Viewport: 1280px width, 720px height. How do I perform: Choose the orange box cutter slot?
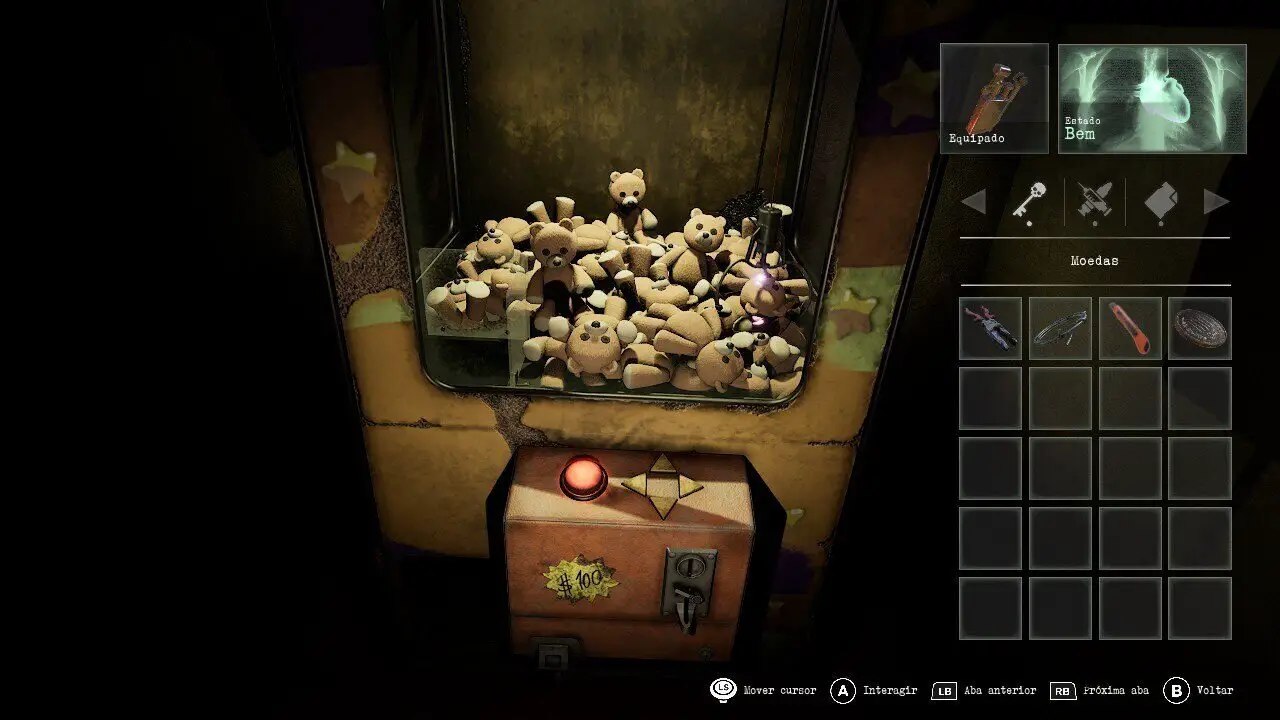(1130, 328)
